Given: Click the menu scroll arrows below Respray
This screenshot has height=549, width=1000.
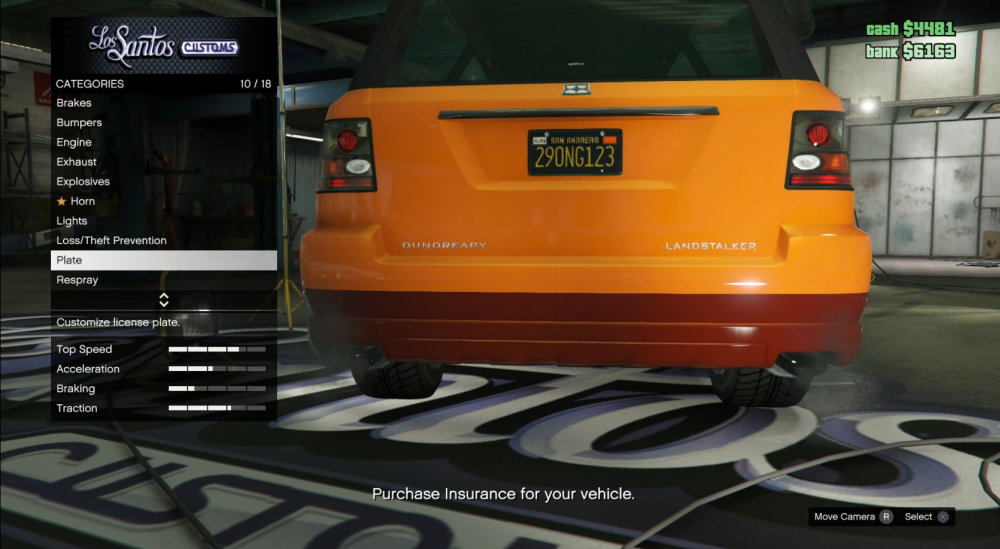Looking at the screenshot, I should point(164,300).
